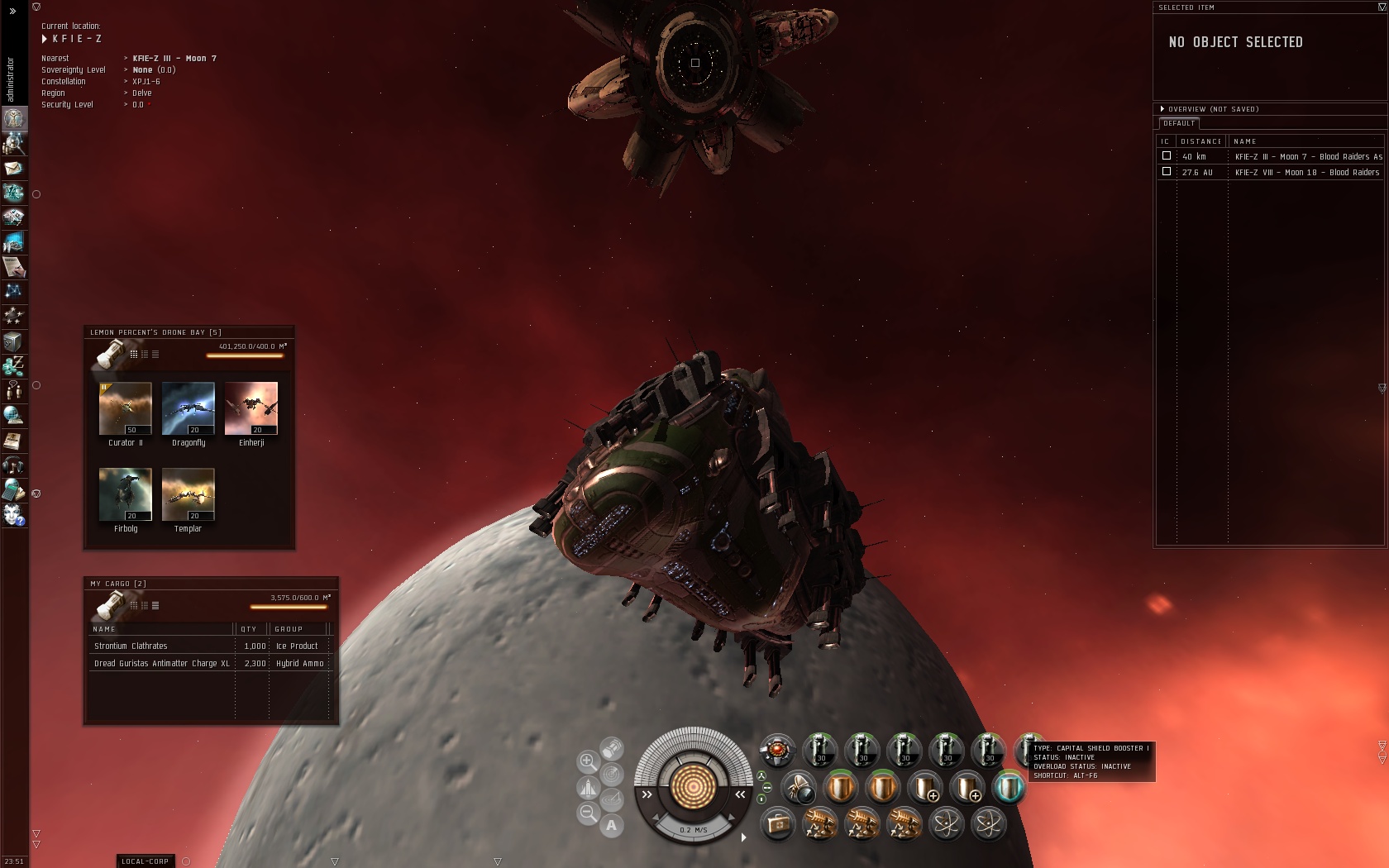
Task: Activate the glowing teal shield module
Action: pos(1009,788)
